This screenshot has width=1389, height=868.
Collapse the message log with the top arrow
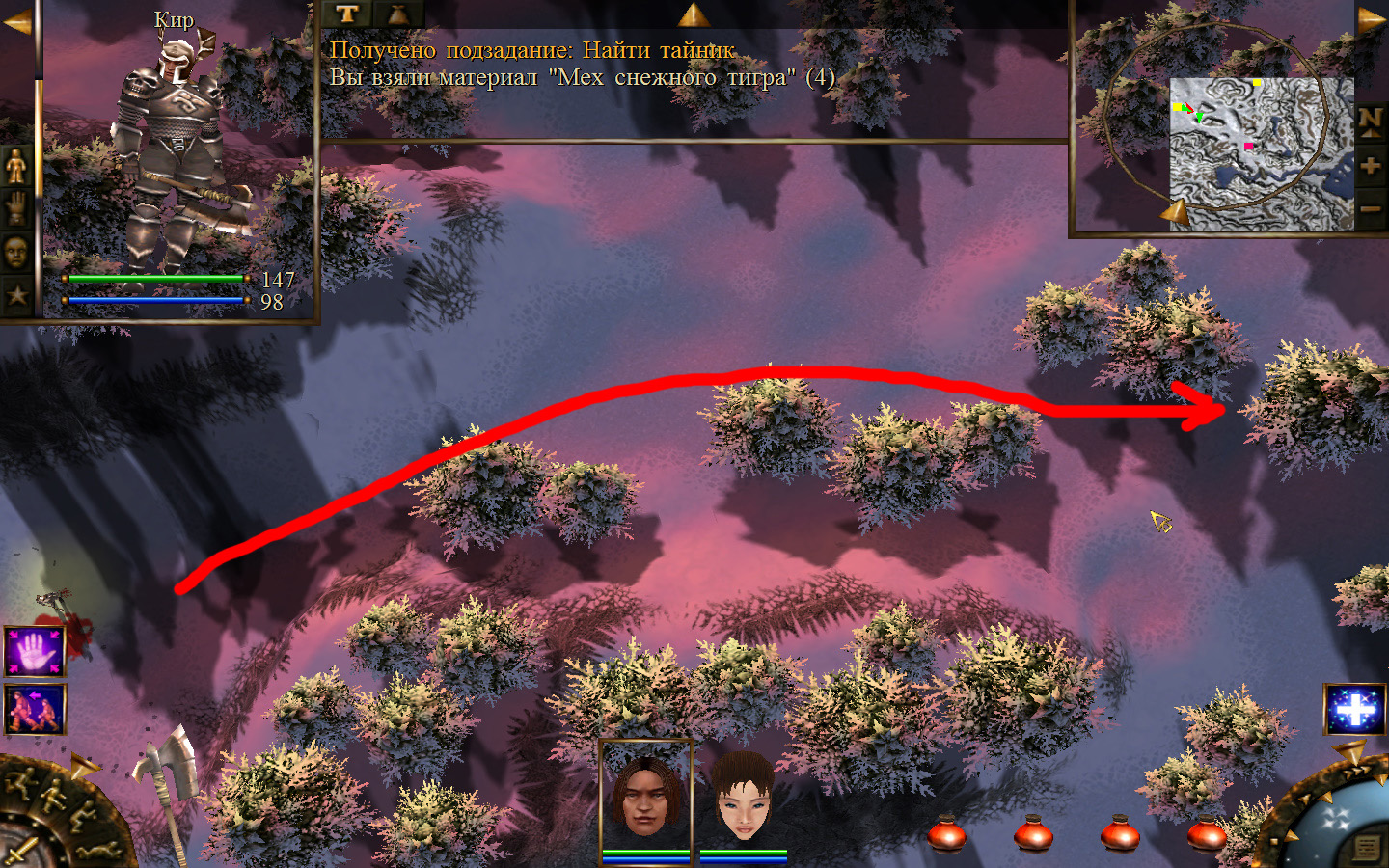coord(693,14)
